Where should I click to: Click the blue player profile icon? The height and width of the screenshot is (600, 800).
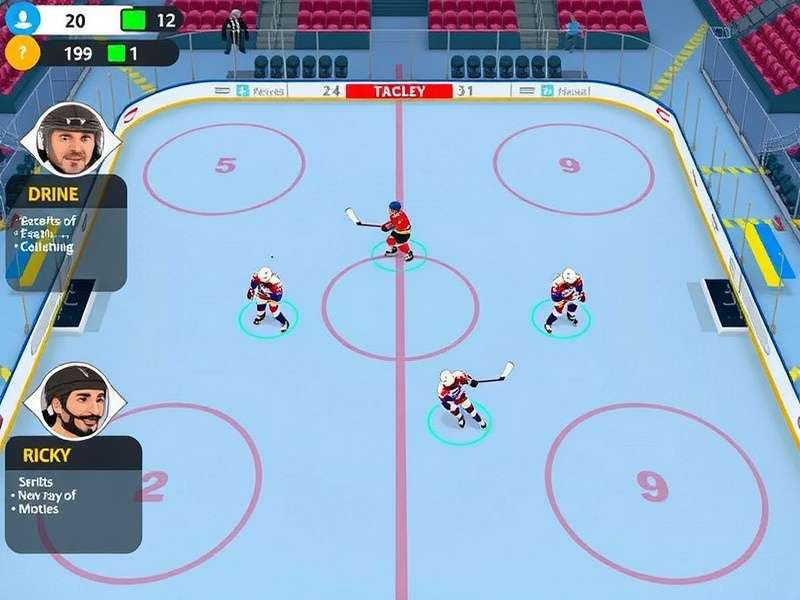click(x=22, y=17)
